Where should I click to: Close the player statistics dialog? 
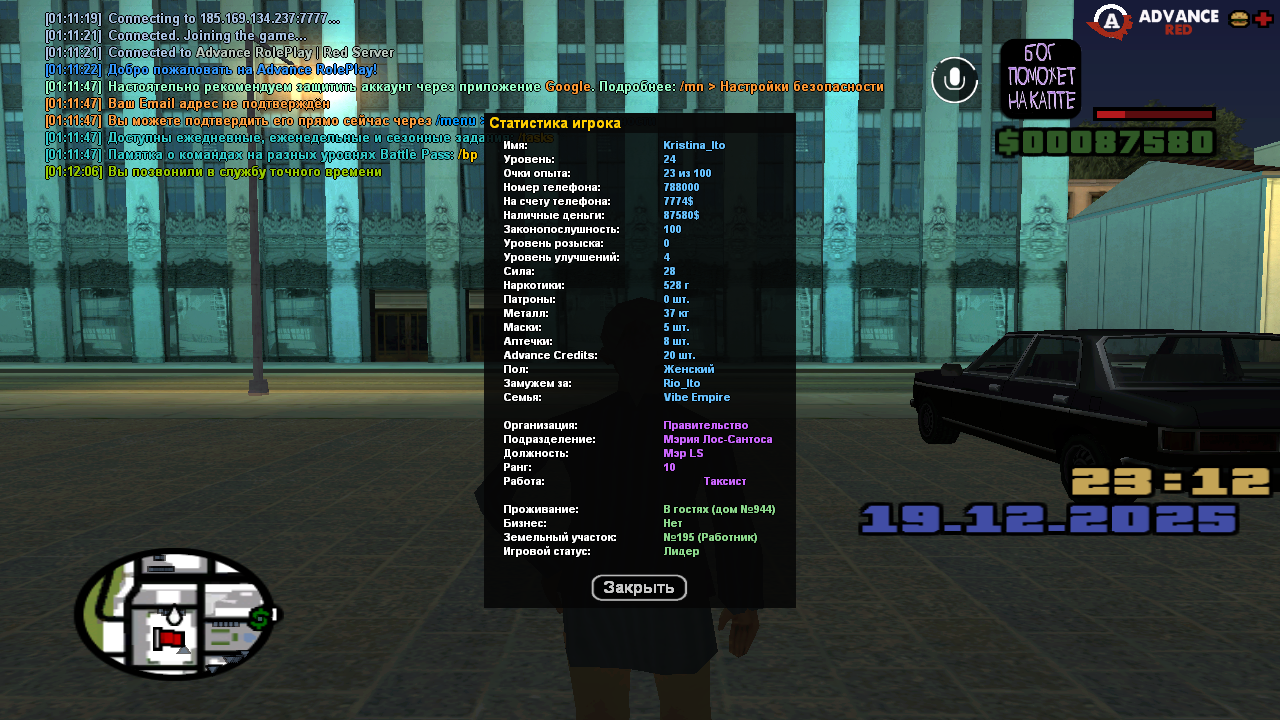pyautogui.click(x=639, y=588)
